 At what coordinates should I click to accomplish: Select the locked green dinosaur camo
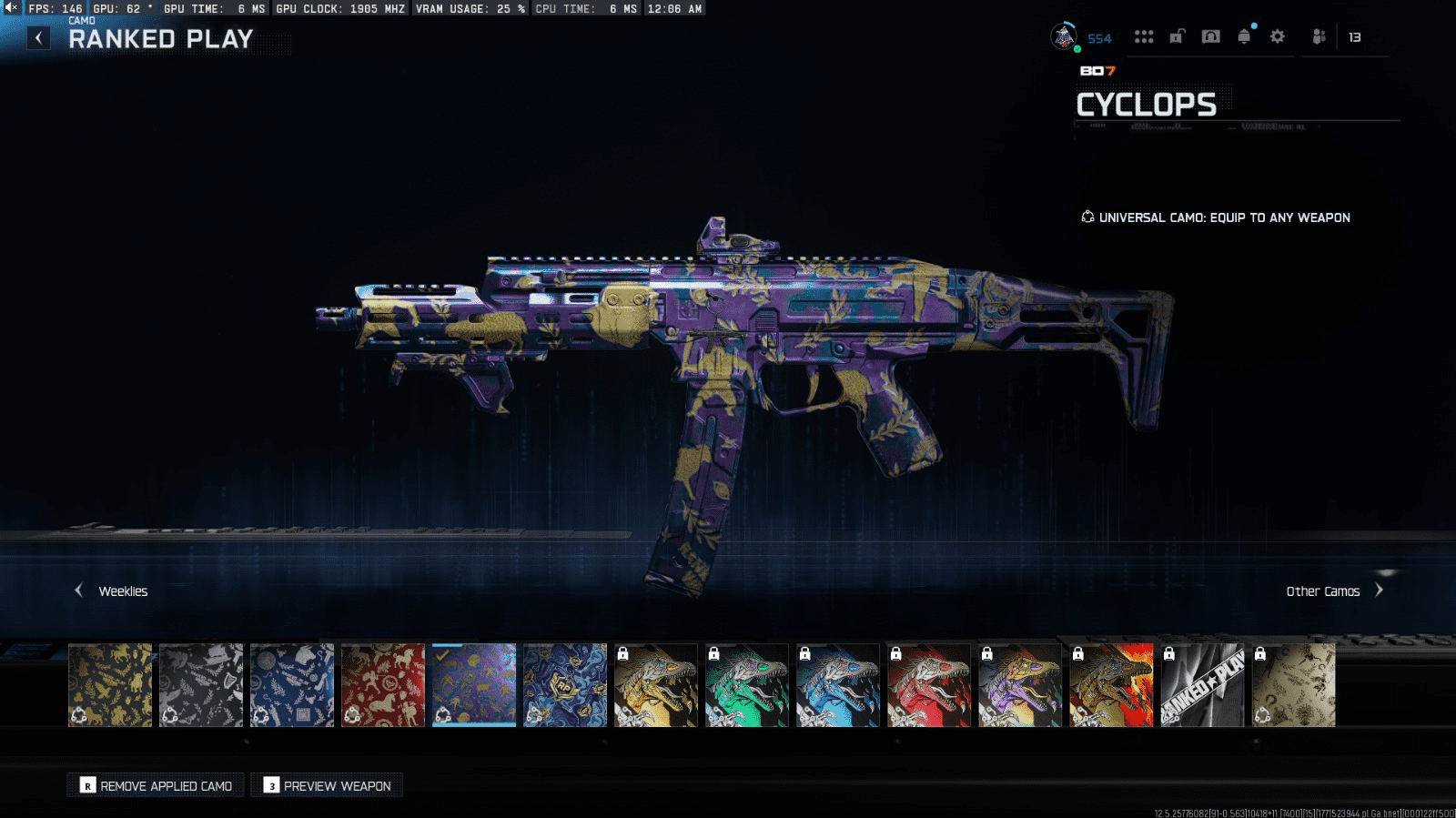(x=747, y=685)
